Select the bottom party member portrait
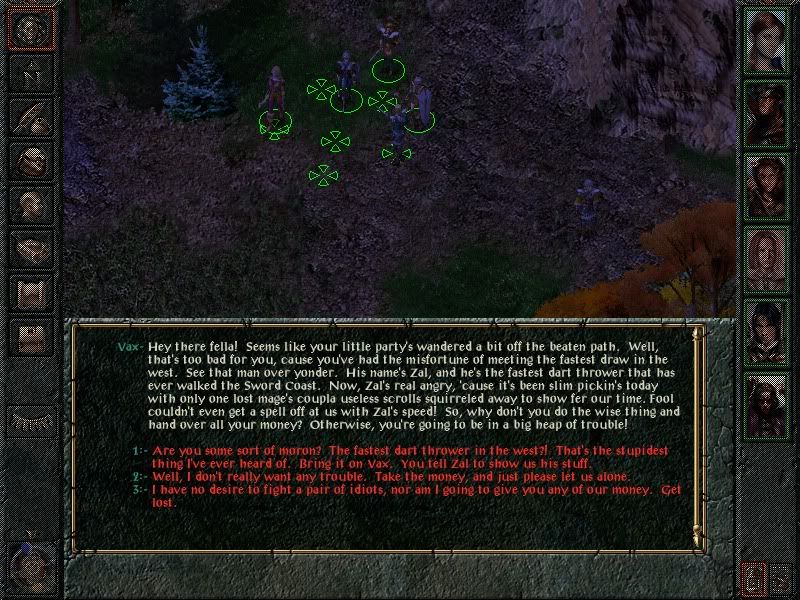800x600 pixels. point(765,403)
